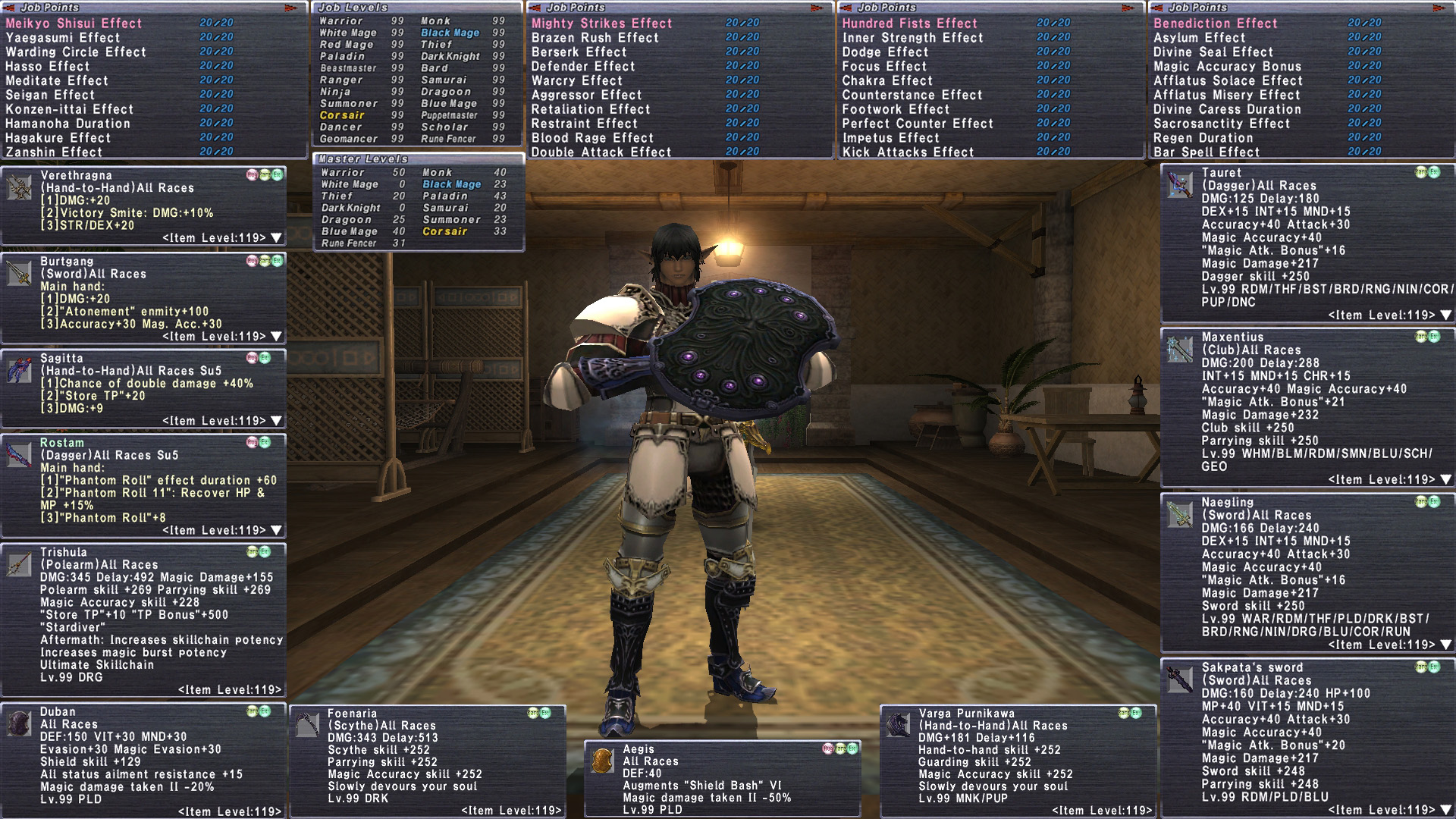The height and width of the screenshot is (819, 1456).
Task: Choose the Blood Rage Effect row
Action: pyautogui.click(x=591, y=138)
